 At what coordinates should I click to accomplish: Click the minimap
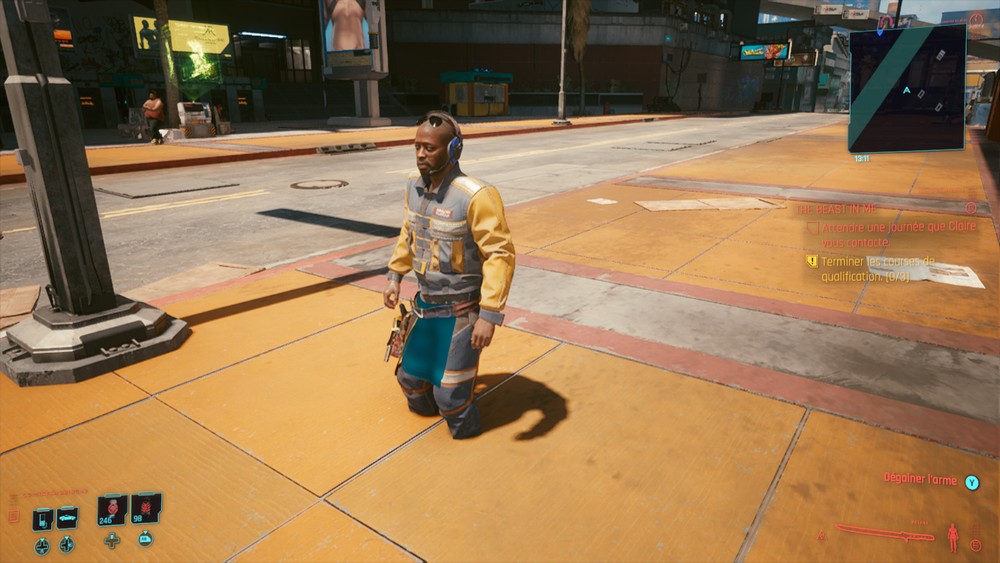pyautogui.click(x=907, y=87)
